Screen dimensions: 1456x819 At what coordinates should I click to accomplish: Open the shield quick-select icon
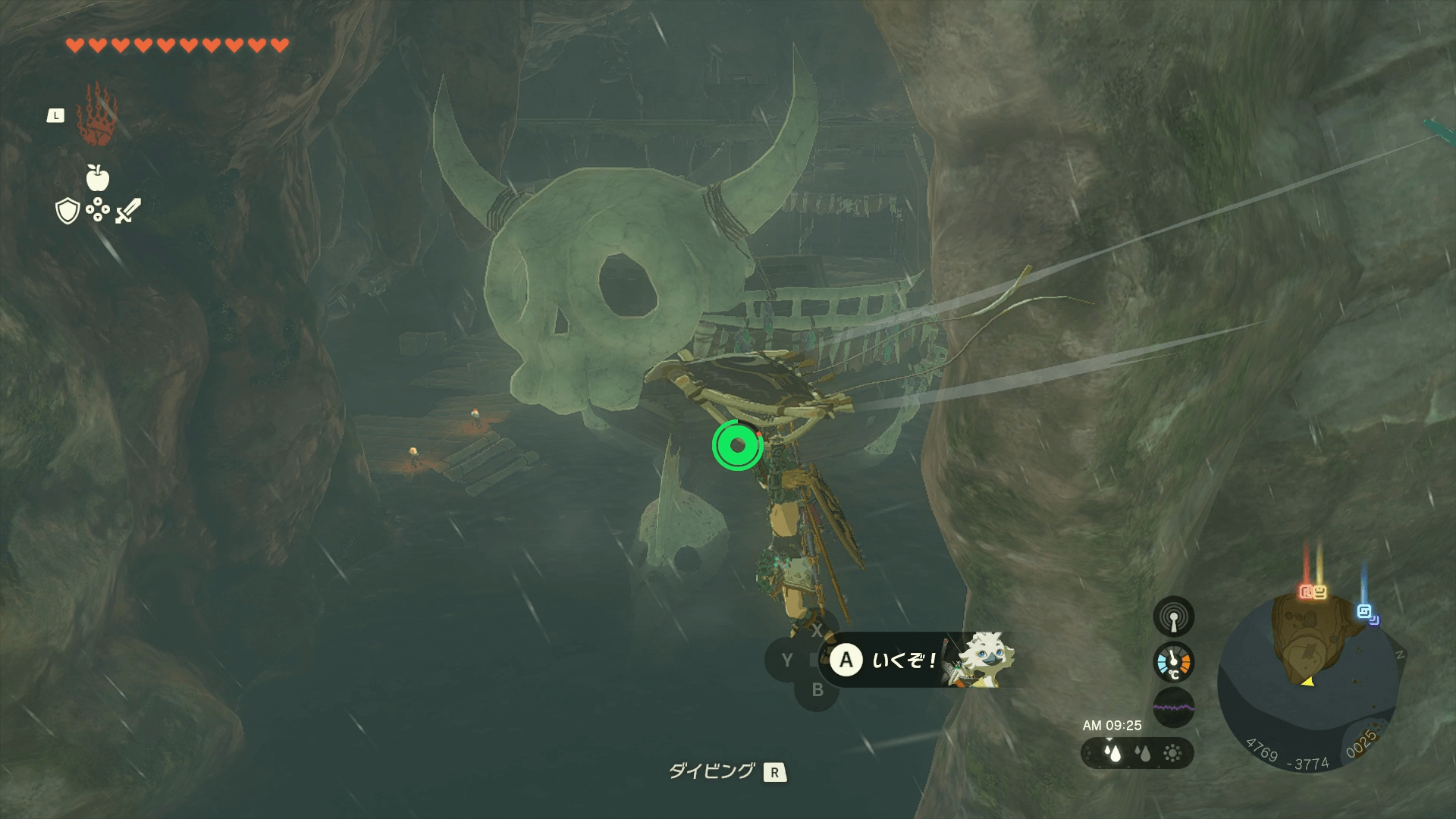pos(67,211)
